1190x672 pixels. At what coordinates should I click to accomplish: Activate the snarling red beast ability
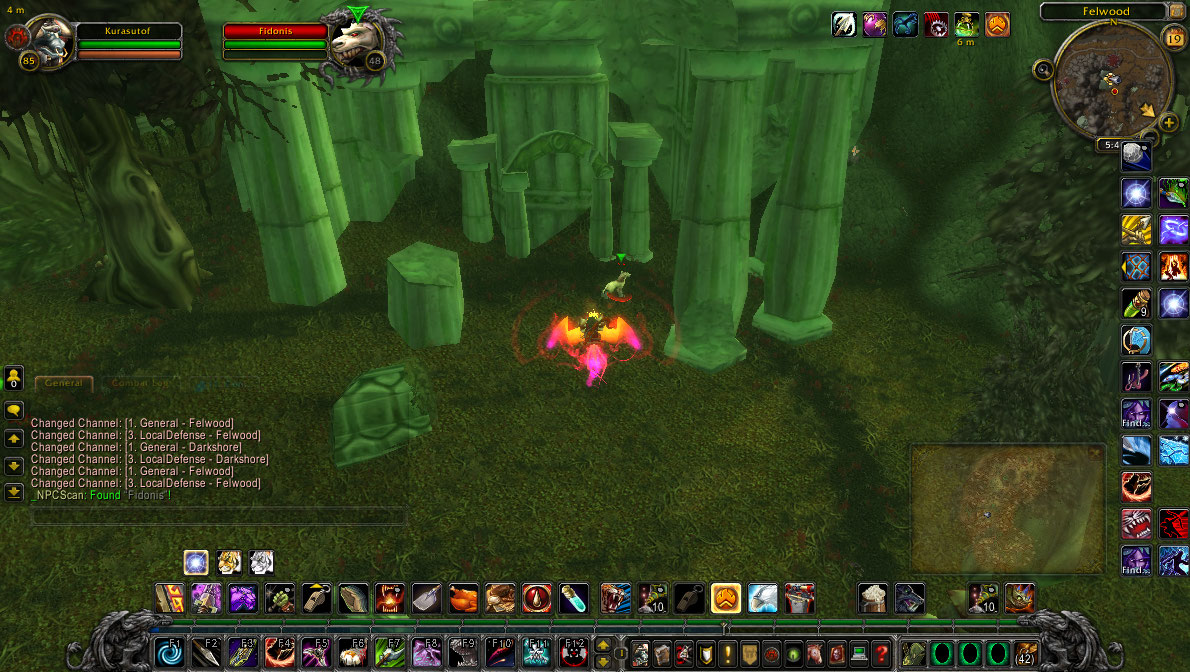coord(1136,523)
